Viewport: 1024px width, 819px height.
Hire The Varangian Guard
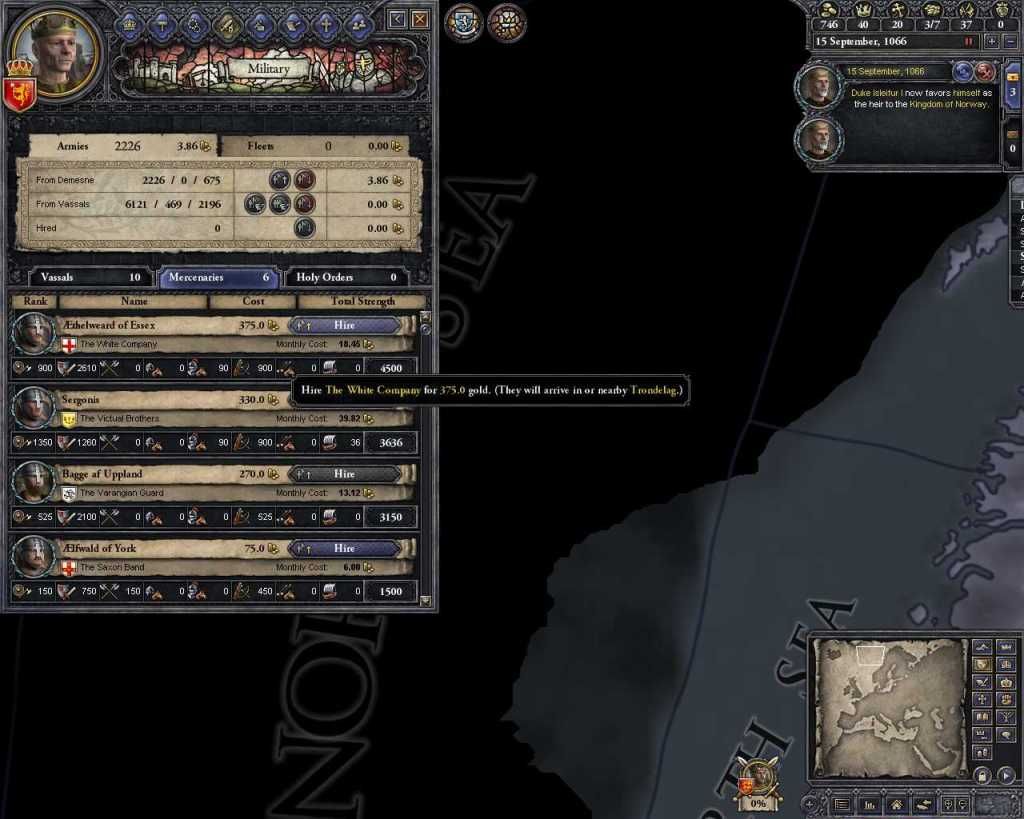[344, 474]
